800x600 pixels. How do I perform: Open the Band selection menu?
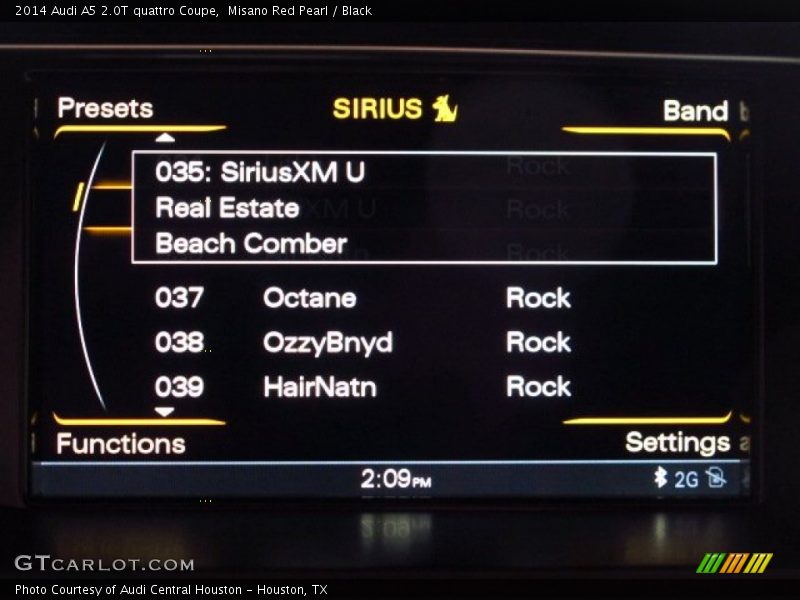[695, 110]
